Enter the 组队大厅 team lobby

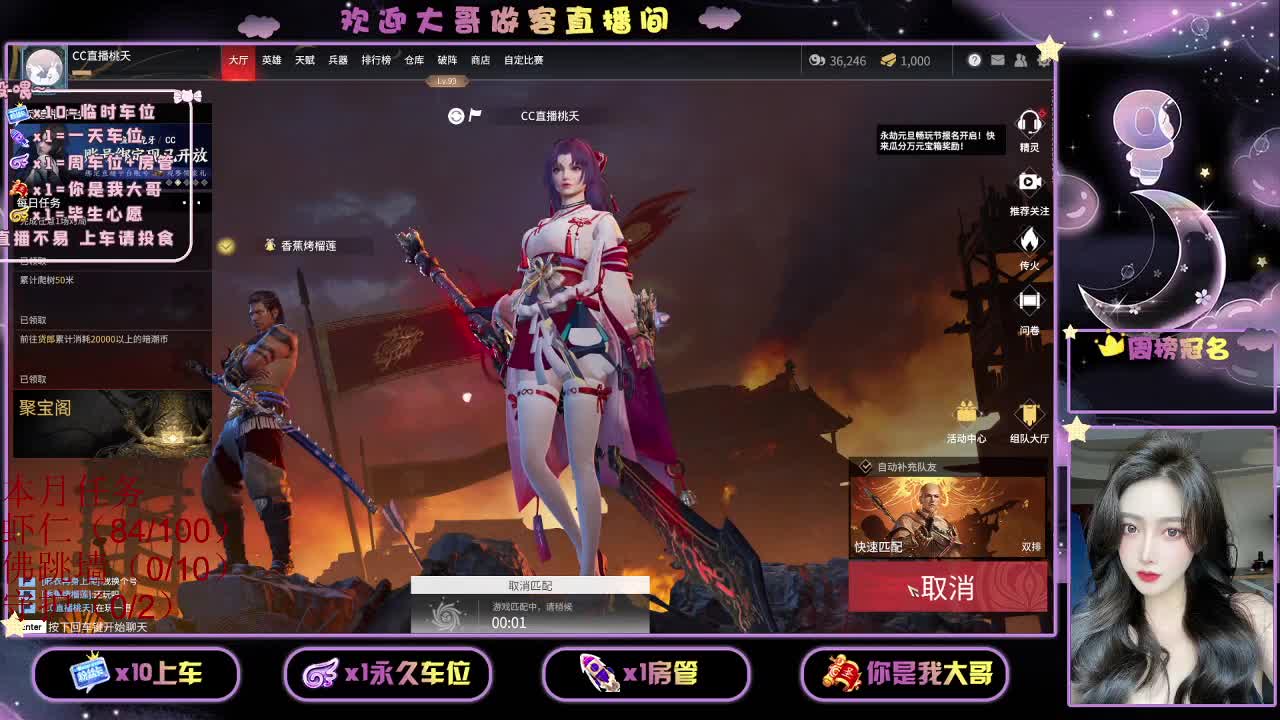tap(1029, 412)
